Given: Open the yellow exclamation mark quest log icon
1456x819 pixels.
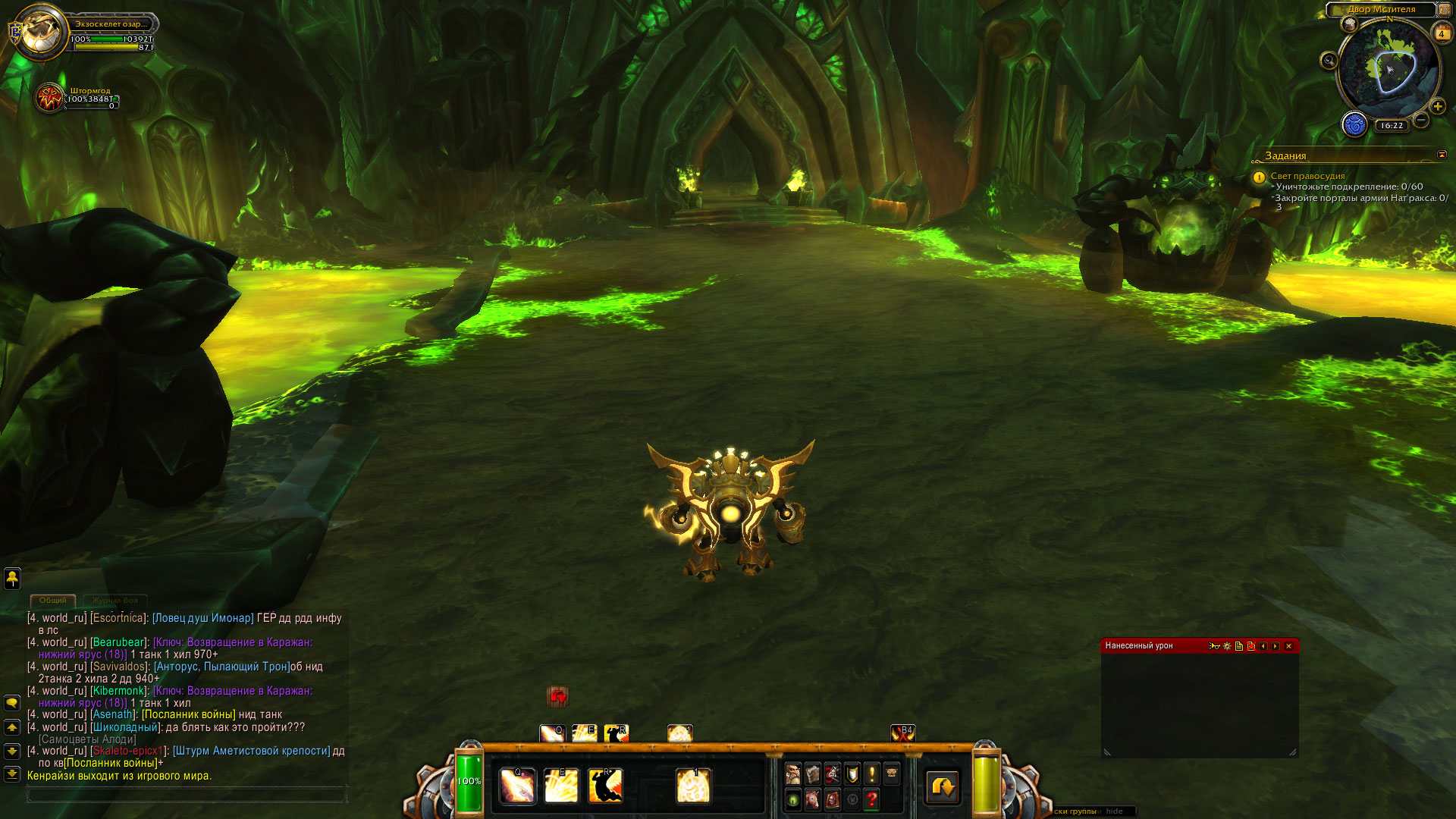Looking at the screenshot, I should point(871,773).
